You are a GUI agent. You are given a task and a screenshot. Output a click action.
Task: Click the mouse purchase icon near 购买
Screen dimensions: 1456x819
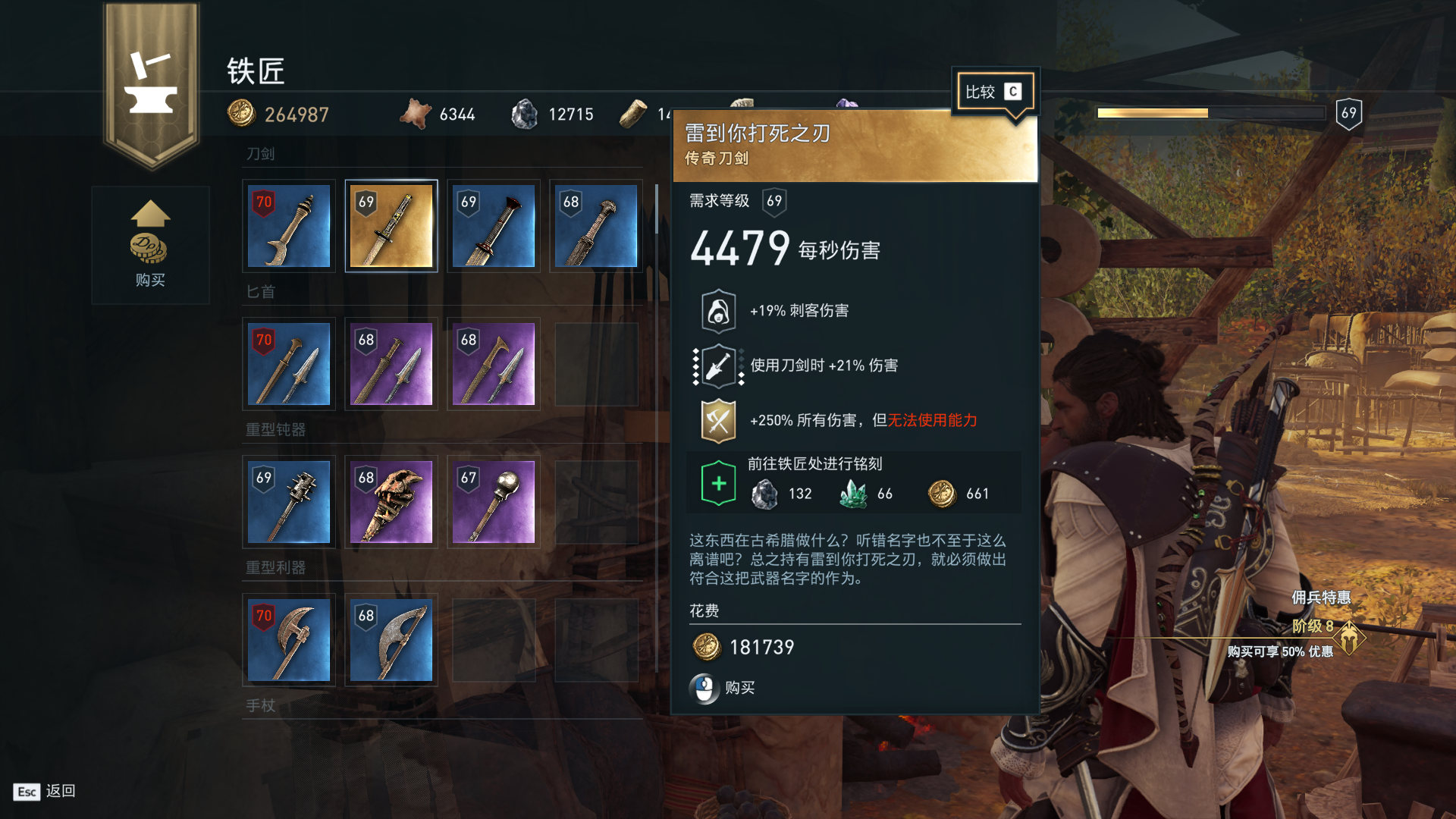(704, 689)
